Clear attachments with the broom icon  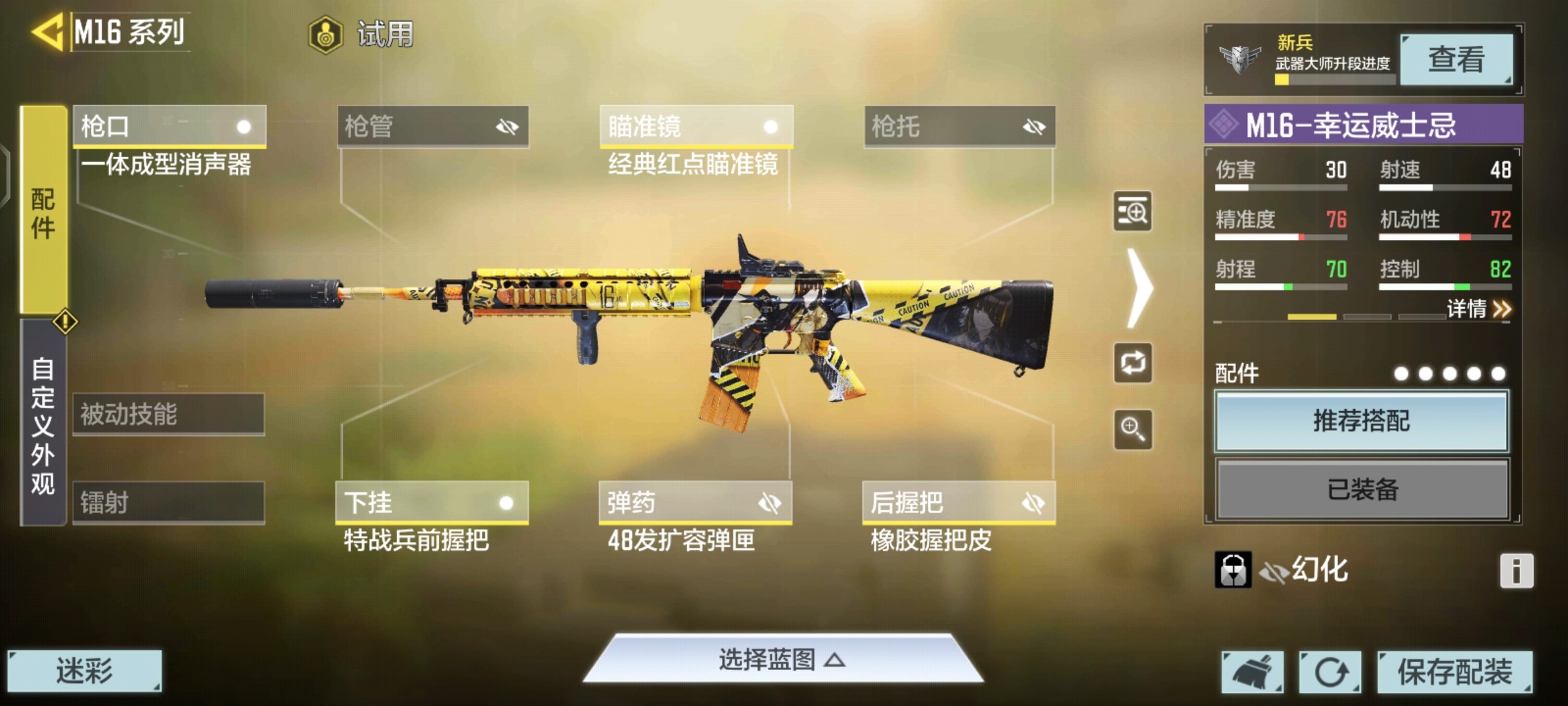[x=1252, y=672]
